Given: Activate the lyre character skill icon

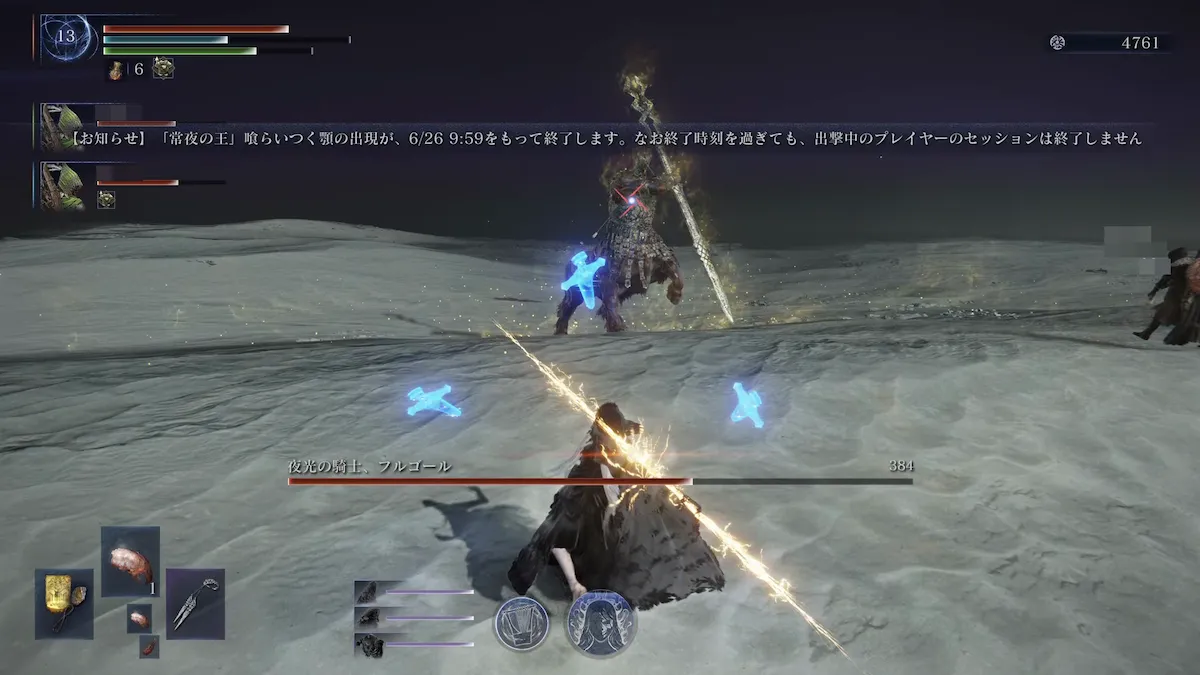Looking at the screenshot, I should (522, 623).
